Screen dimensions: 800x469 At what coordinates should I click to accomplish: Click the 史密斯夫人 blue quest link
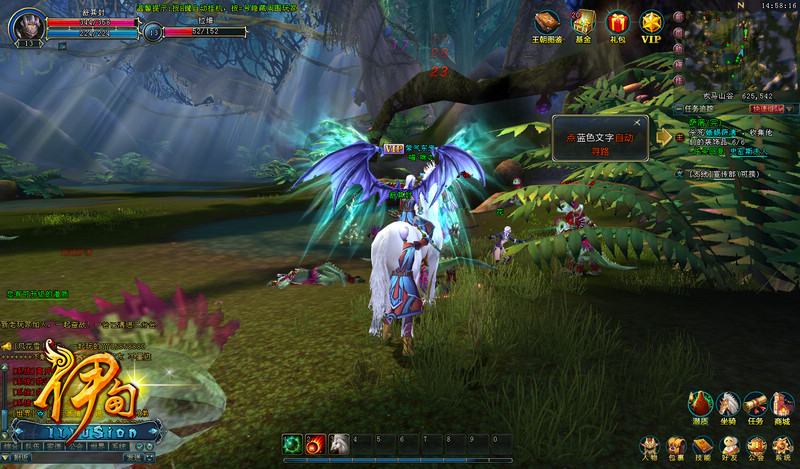748,152
